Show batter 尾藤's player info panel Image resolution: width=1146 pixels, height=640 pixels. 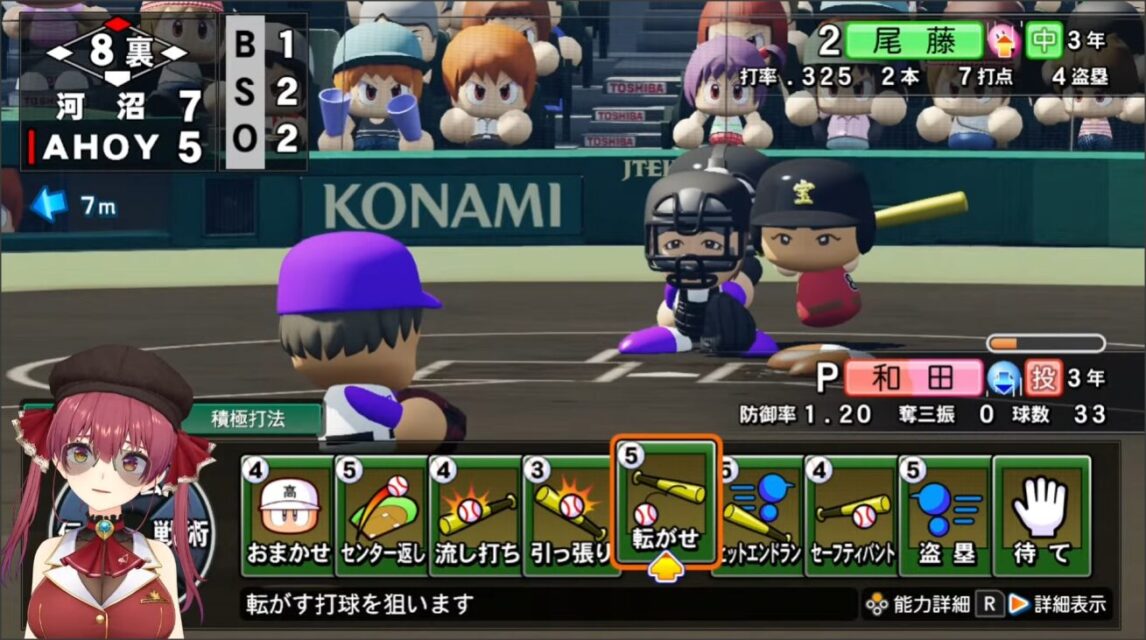coord(913,42)
